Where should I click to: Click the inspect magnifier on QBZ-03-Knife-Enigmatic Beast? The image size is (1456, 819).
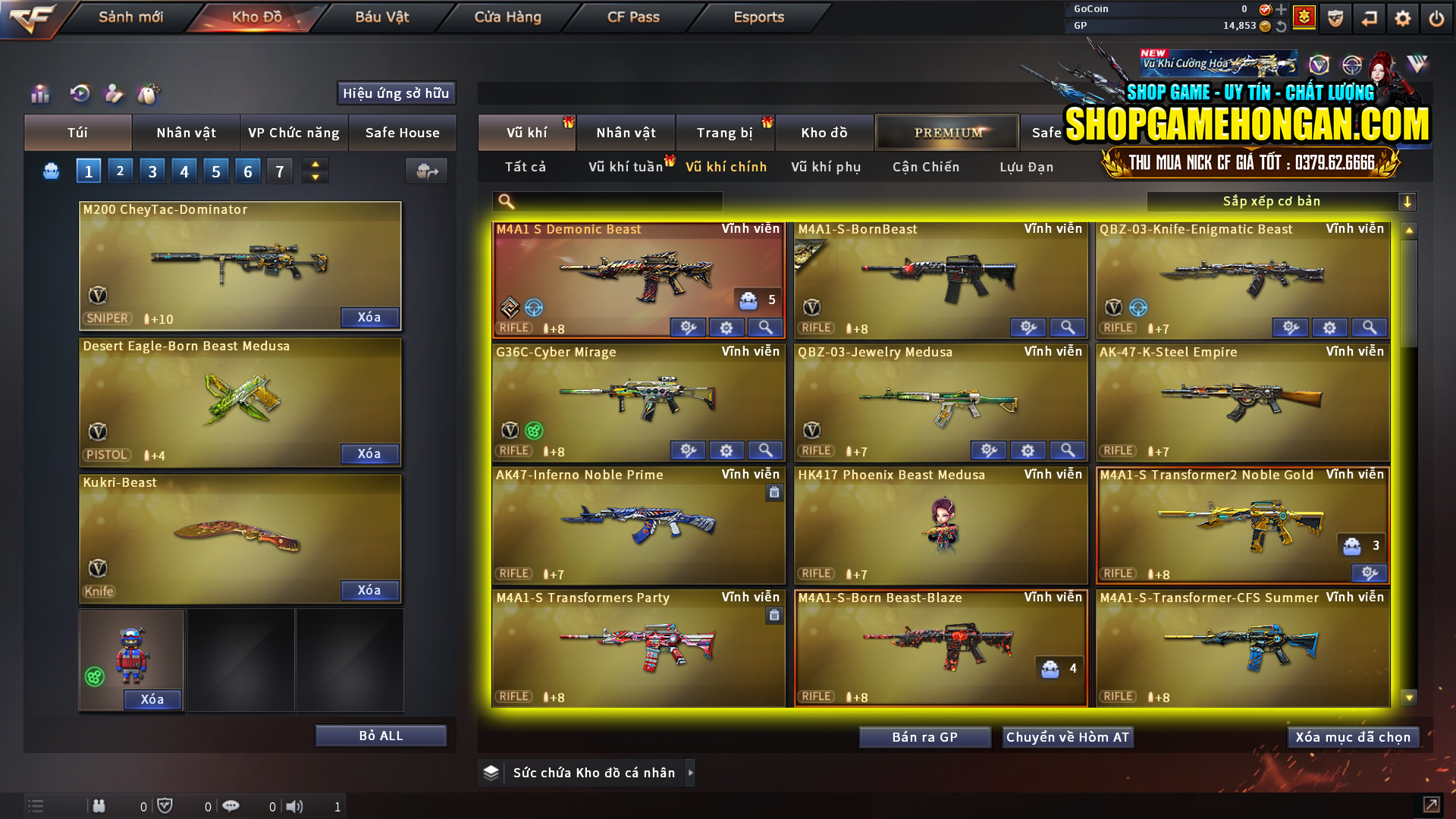[1369, 328]
